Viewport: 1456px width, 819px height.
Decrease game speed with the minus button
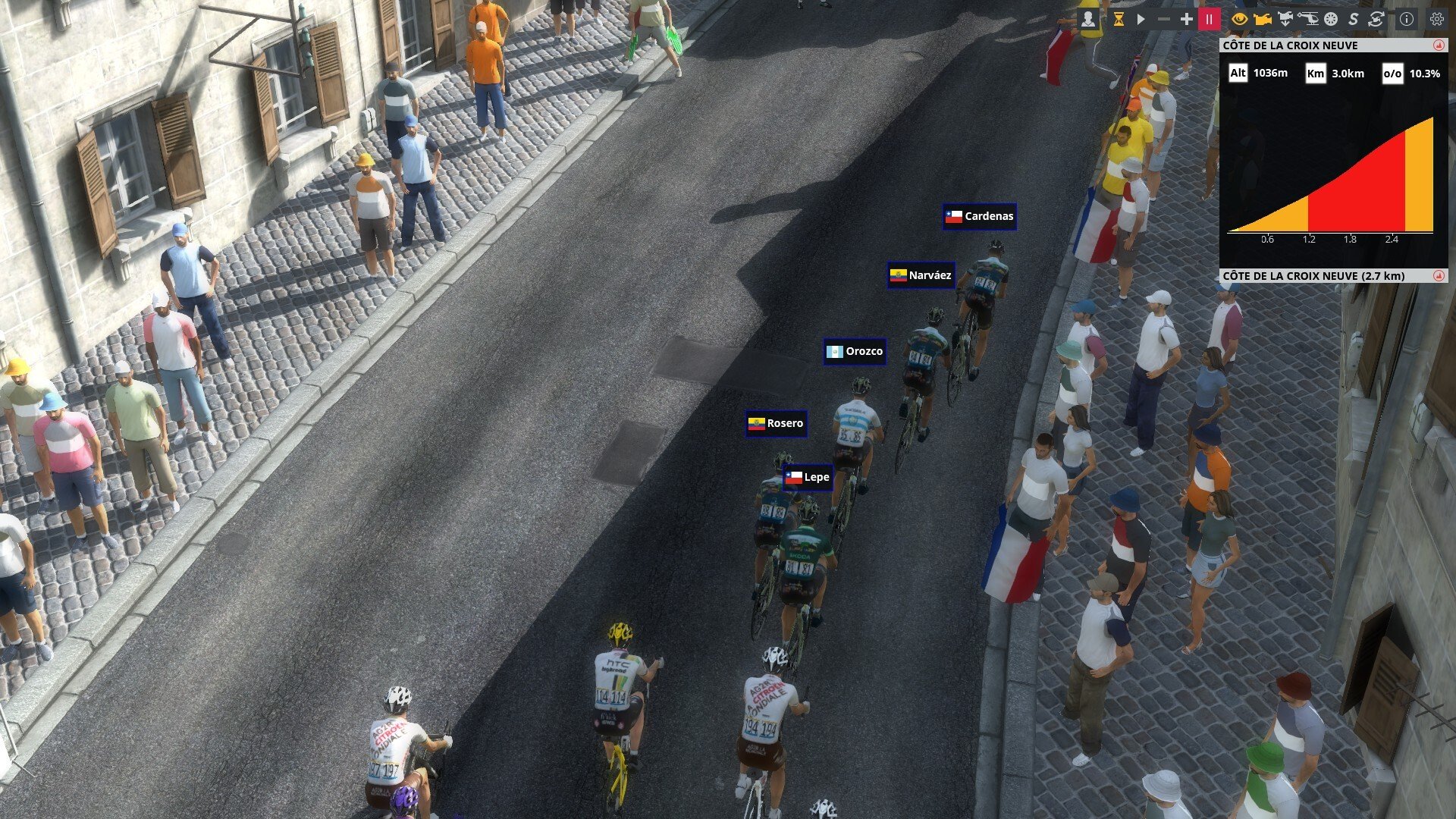click(x=1164, y=20)
